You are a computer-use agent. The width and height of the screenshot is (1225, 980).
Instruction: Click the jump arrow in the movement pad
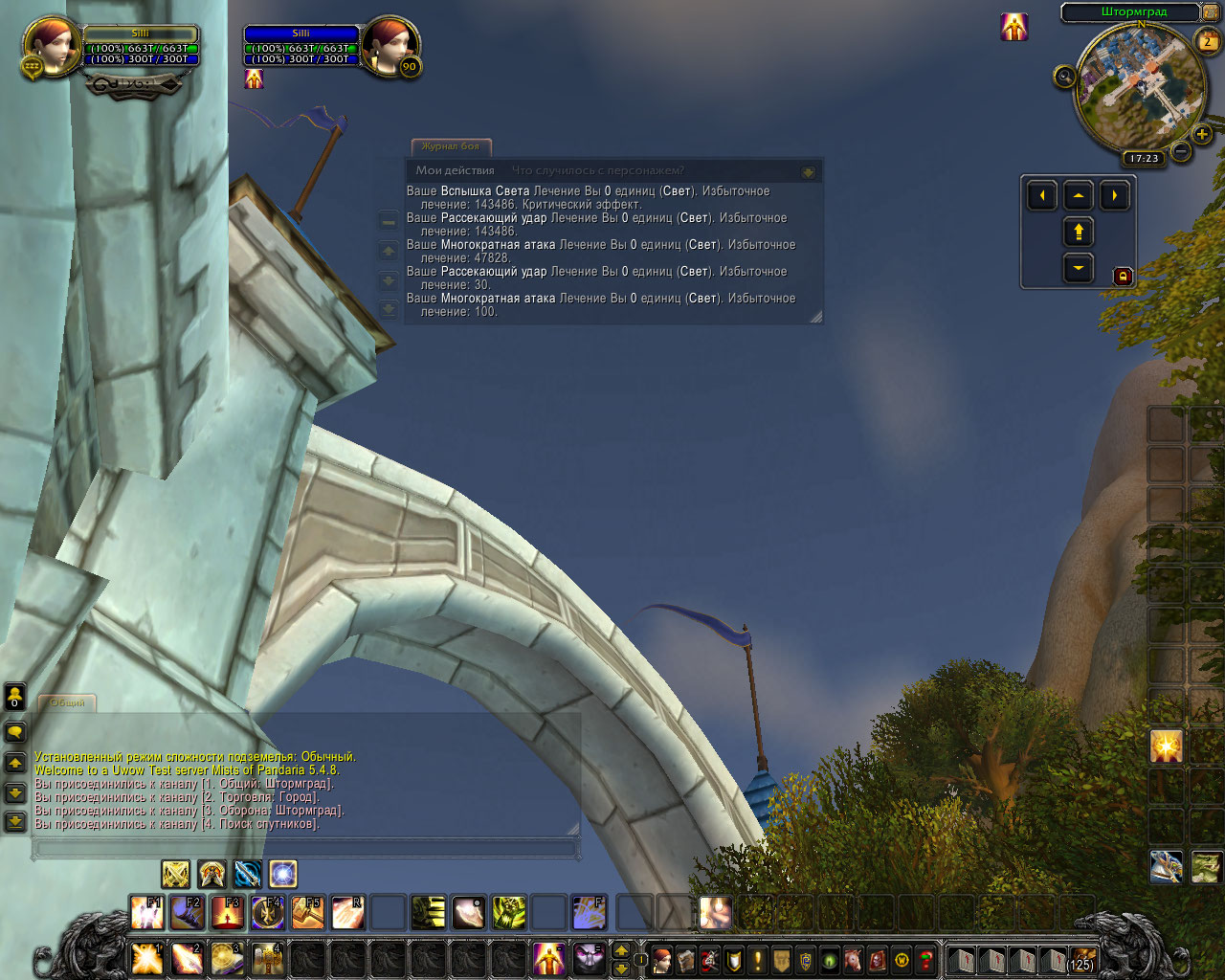(x=1079, y=232)
